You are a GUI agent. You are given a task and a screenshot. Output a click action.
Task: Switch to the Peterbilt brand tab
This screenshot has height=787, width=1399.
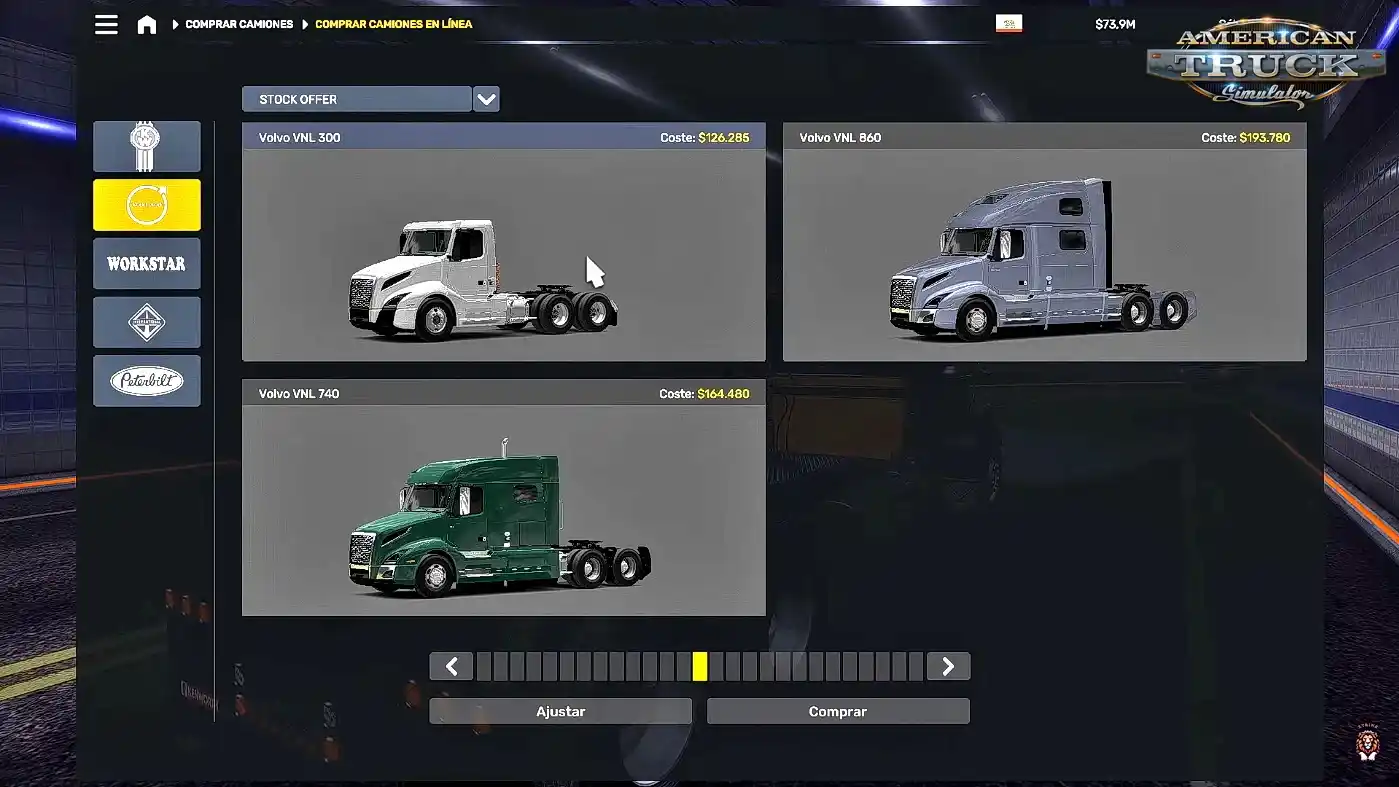147,381
